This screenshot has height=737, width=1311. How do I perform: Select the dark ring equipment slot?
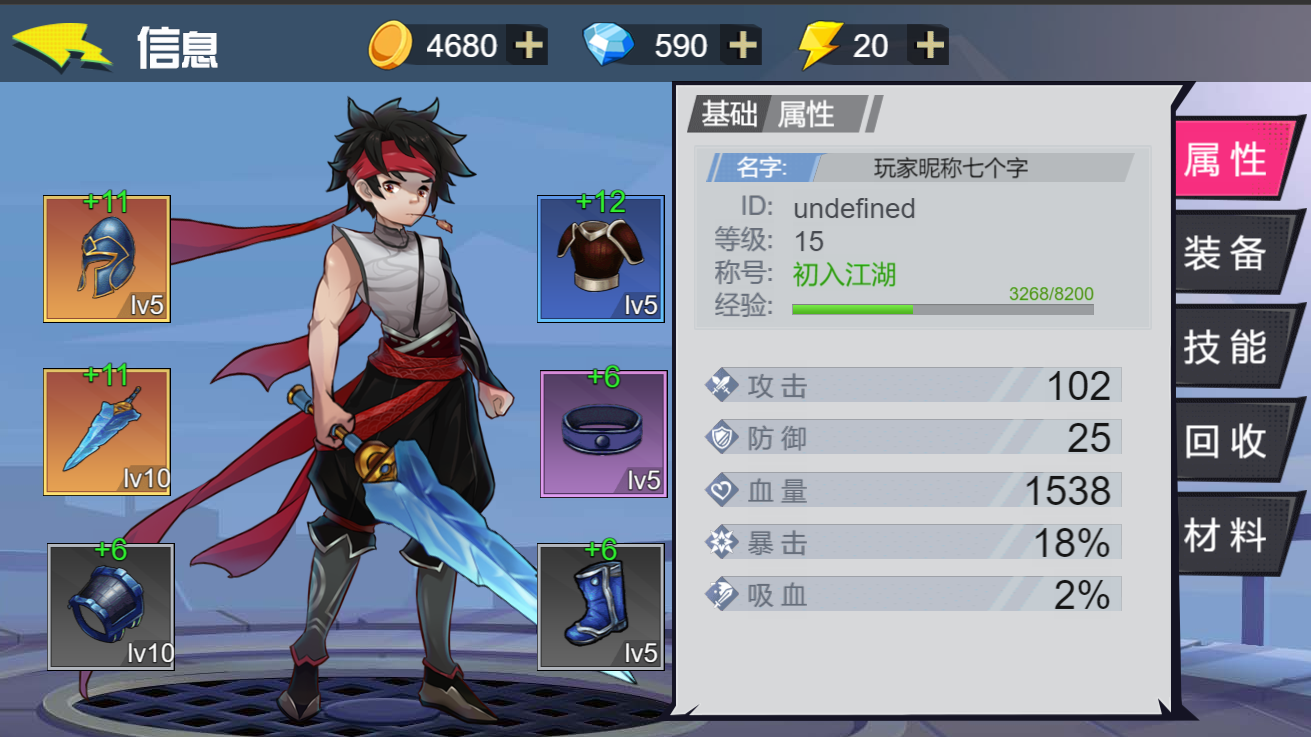pyautogui.click(x=604, y=433)
